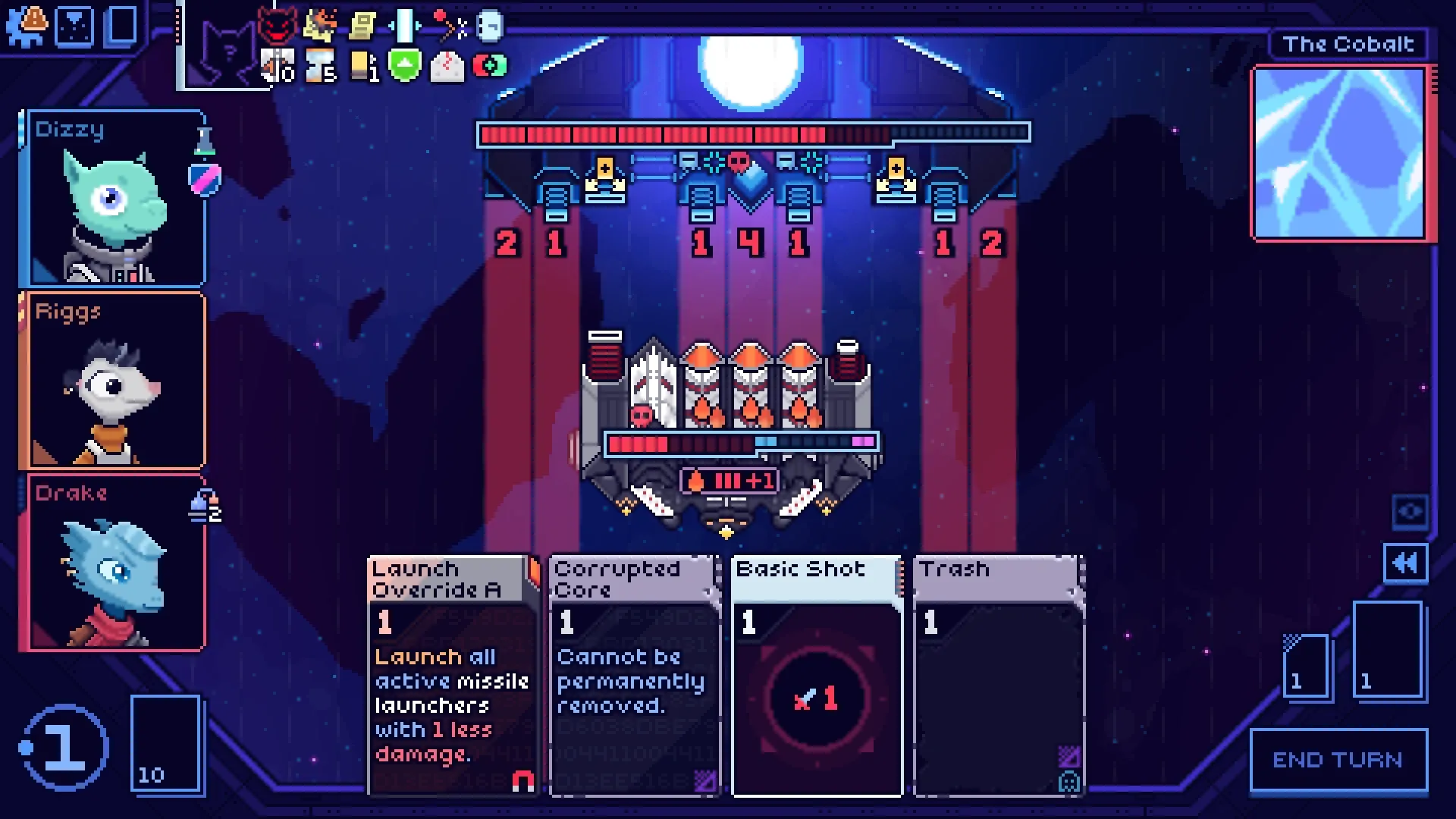Image resolution: width=1456 pixels, height=819 pixels.
Task: Click the shield status icon showing 0
Action: click(275, 66)
